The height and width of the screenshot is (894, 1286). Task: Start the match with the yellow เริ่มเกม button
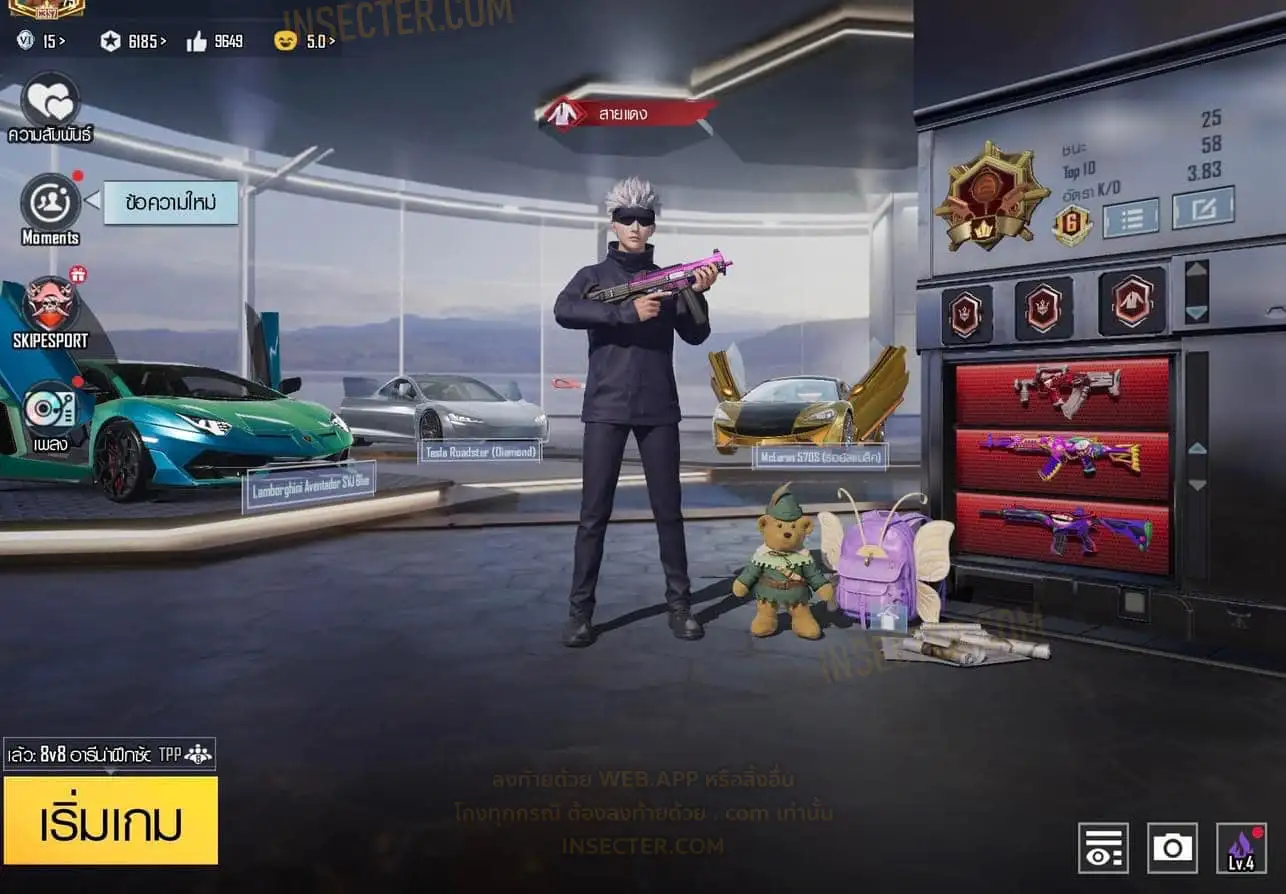110,820
